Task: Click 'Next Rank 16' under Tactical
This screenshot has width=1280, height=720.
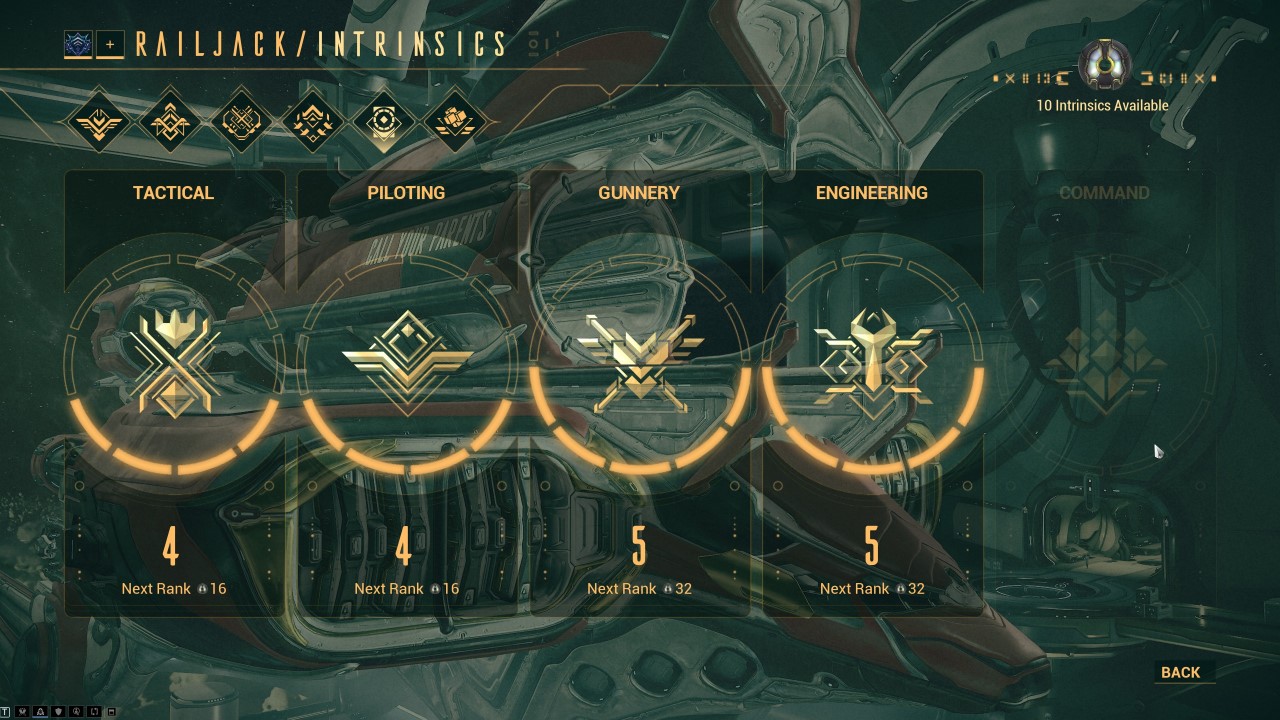Action: pyautogui.click(x=174, y=589)
